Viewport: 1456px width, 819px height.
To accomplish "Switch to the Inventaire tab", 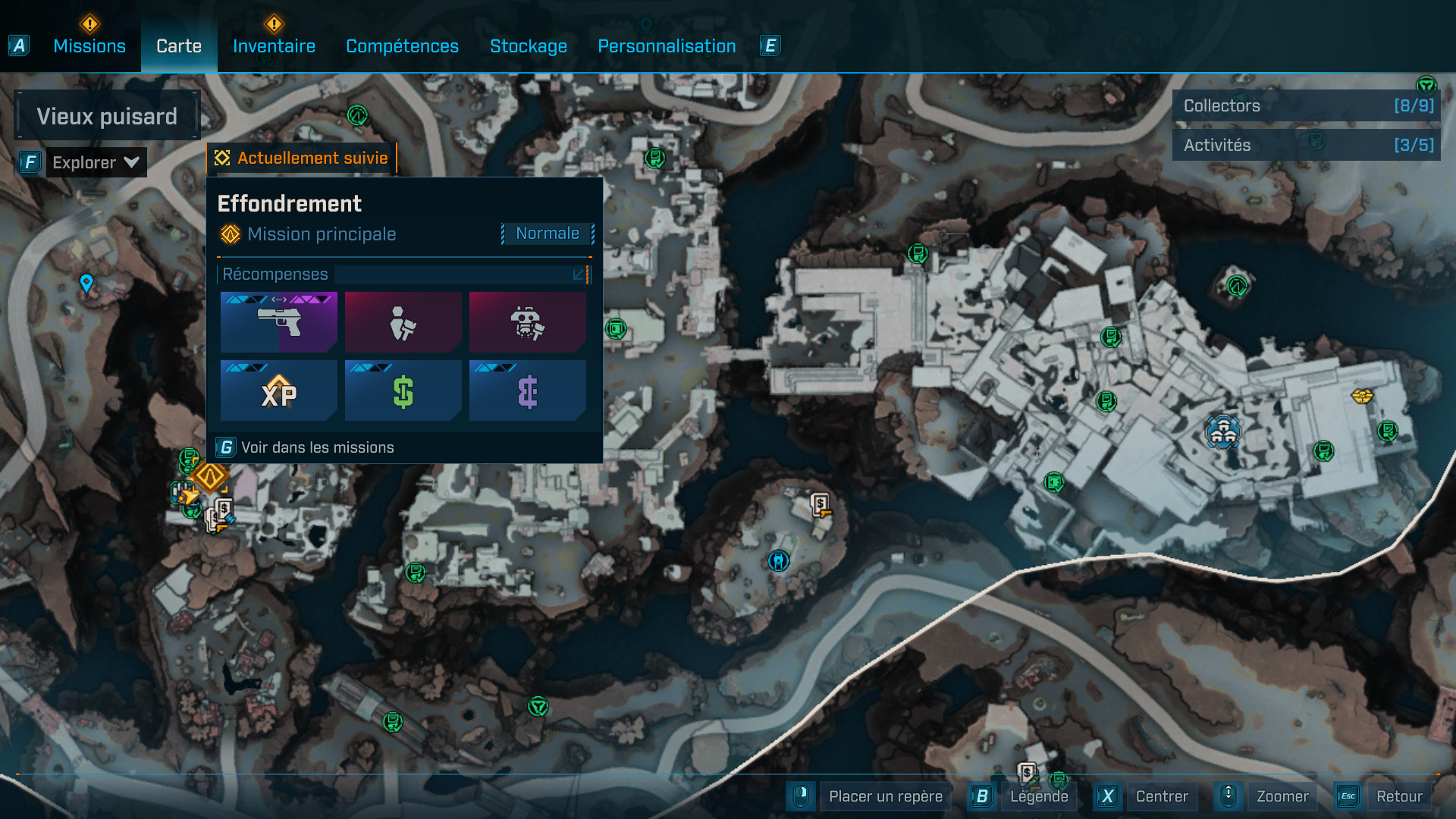I will point(274,45).
